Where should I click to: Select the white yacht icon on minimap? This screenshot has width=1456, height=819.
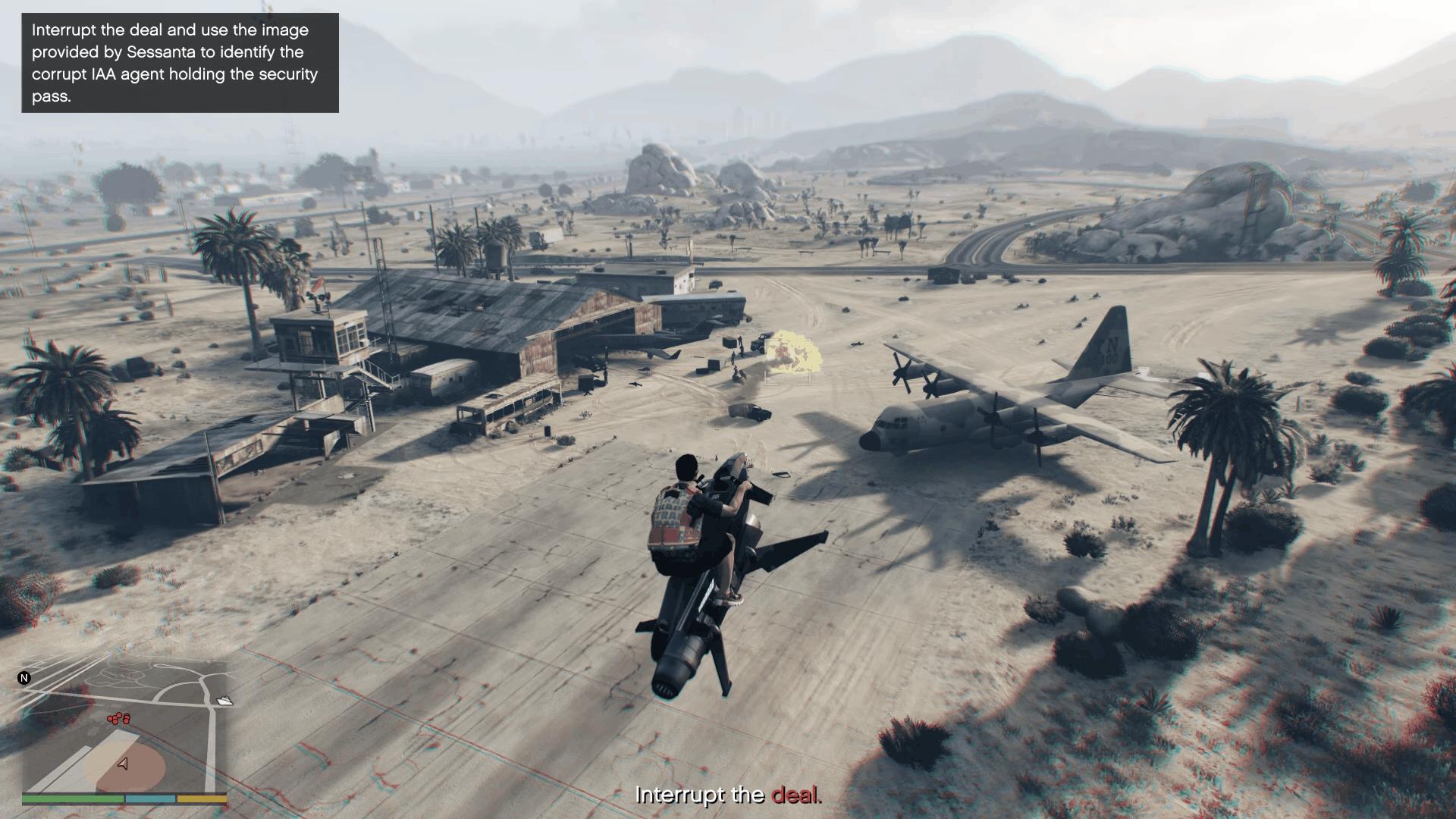tap(224, 701)
